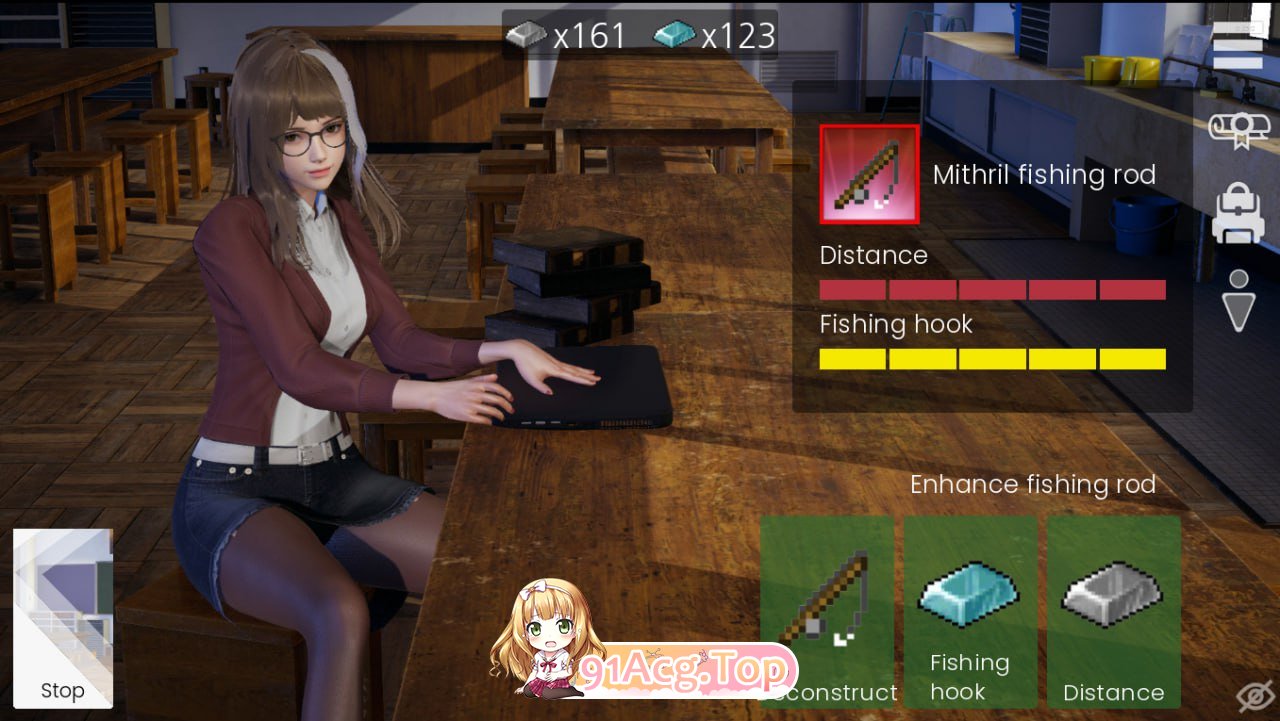Select the Mithril fishing rod item icon
This screenshot has width=1280, height=721.
click(868, 174)
